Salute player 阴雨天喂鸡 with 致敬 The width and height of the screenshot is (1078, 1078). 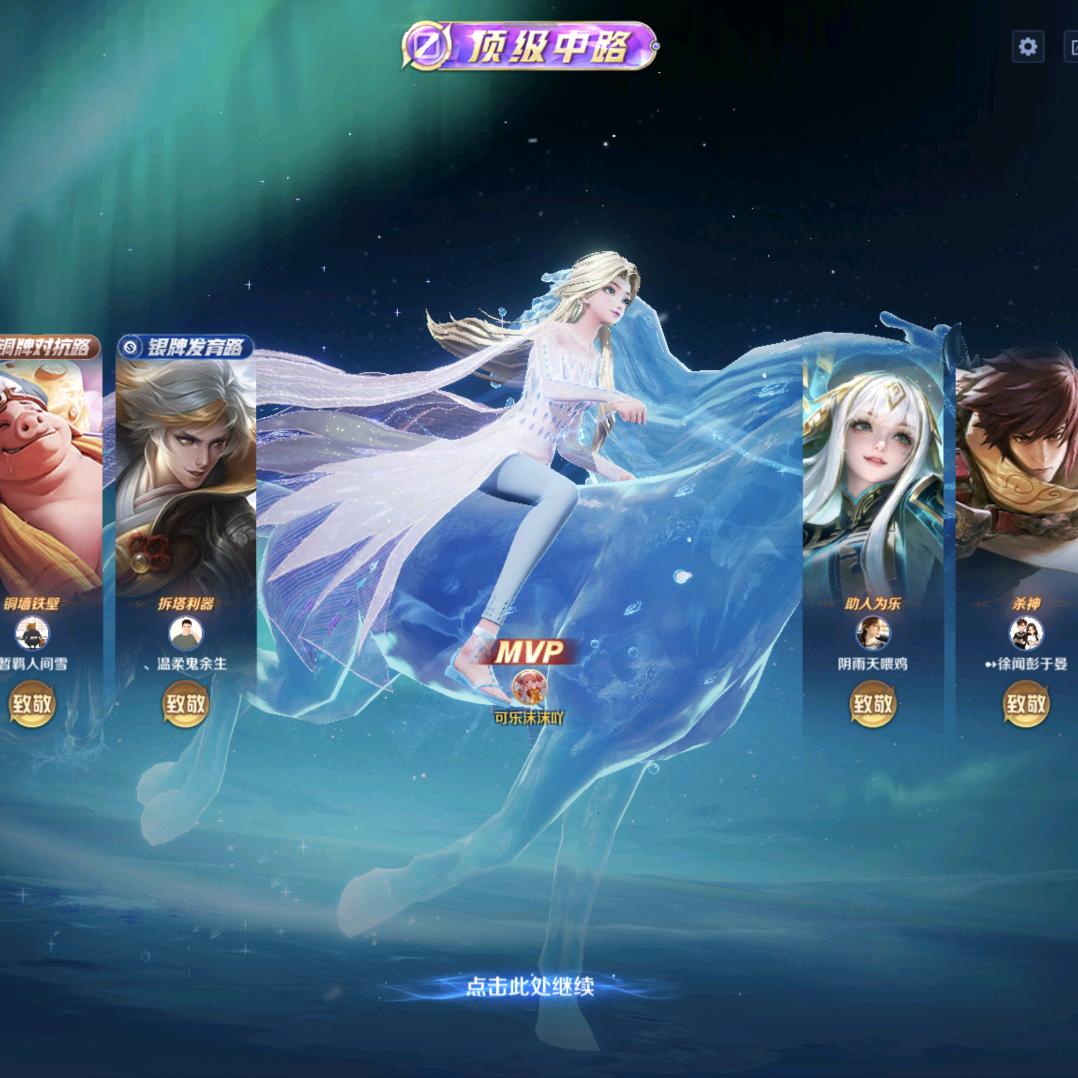[873, 704]
